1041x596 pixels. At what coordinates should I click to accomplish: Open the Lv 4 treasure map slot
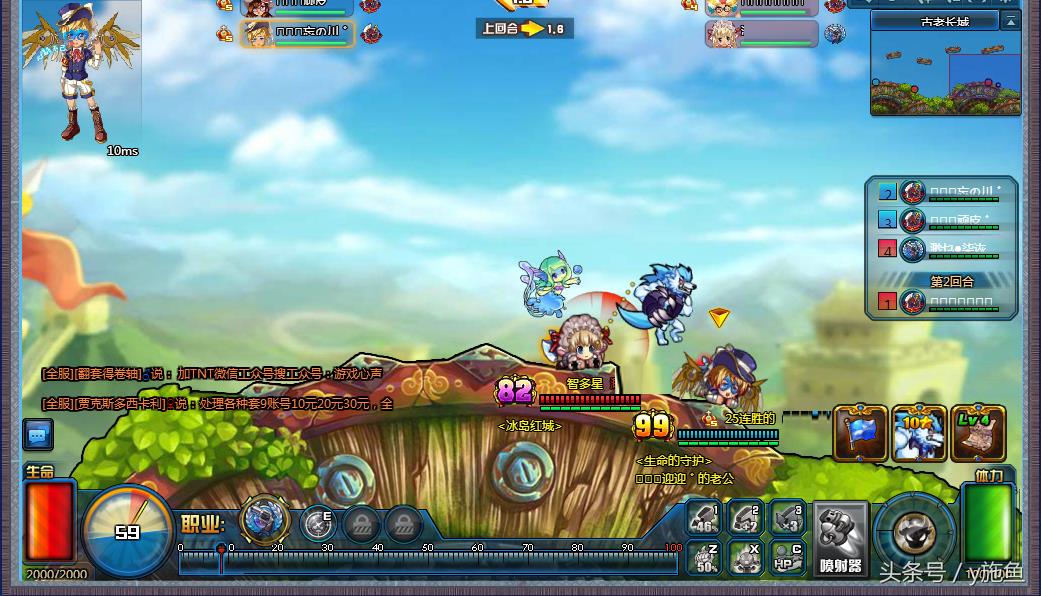click(x=978, y=434)
